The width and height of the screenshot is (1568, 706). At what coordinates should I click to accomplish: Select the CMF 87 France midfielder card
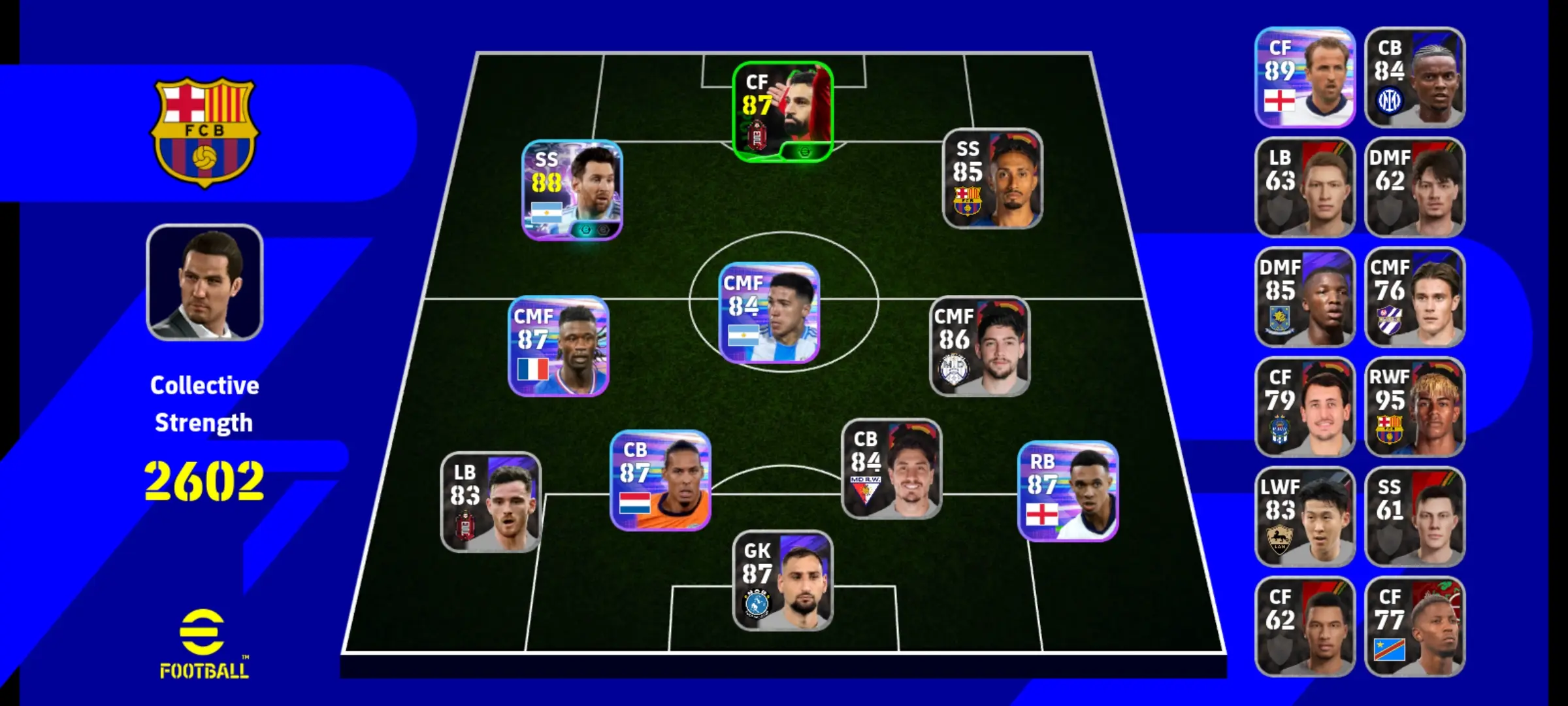pyautogui.click(x=559, y=346)
